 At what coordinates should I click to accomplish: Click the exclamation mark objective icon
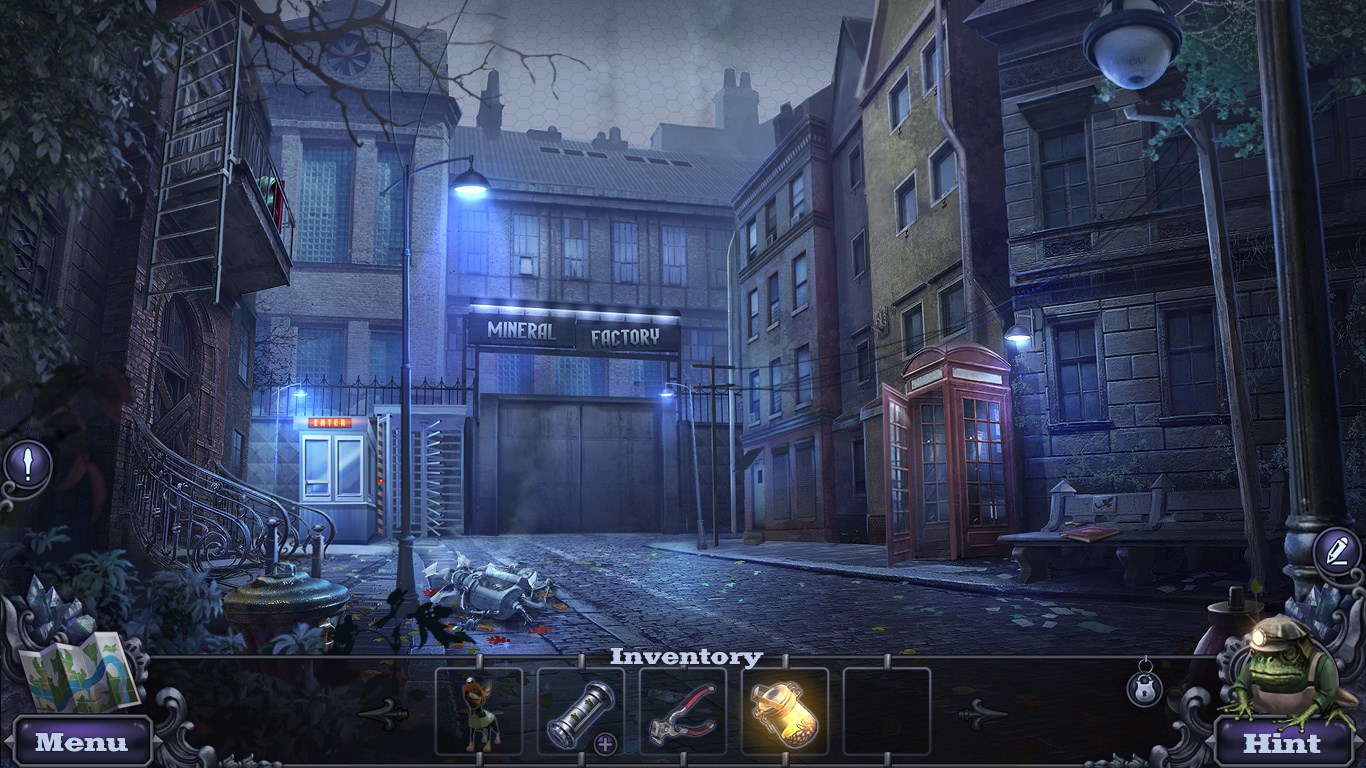29,463
